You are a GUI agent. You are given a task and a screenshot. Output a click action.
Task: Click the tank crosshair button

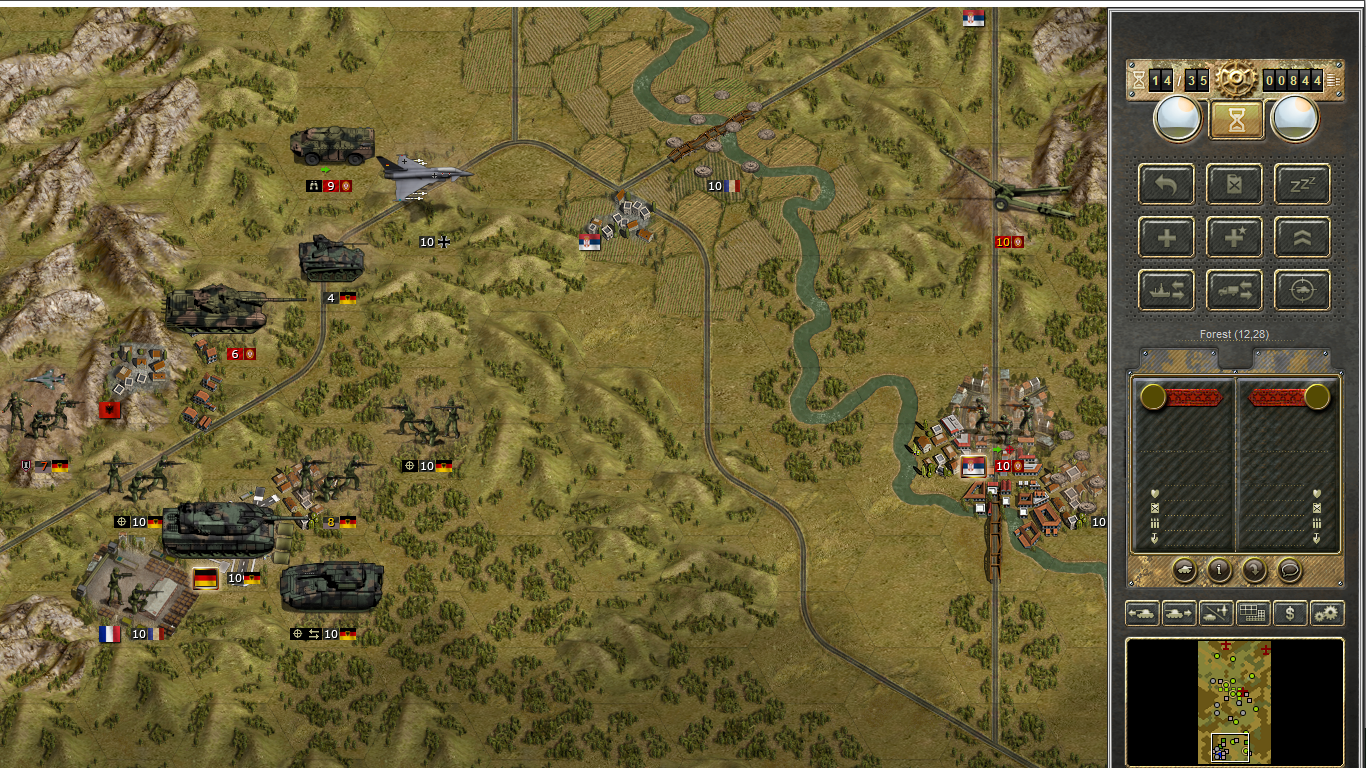(1302, 291)
